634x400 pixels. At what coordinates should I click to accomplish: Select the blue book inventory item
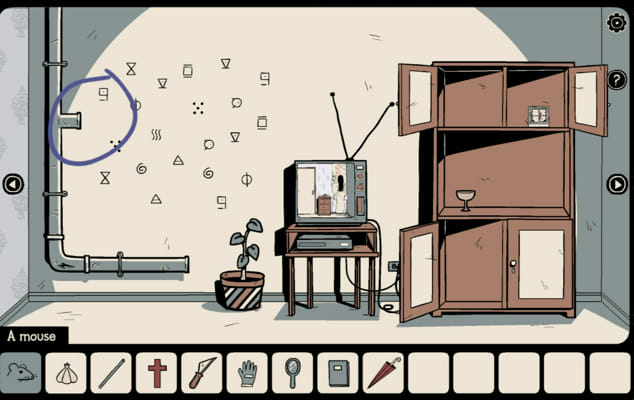[x=337, y=373]
